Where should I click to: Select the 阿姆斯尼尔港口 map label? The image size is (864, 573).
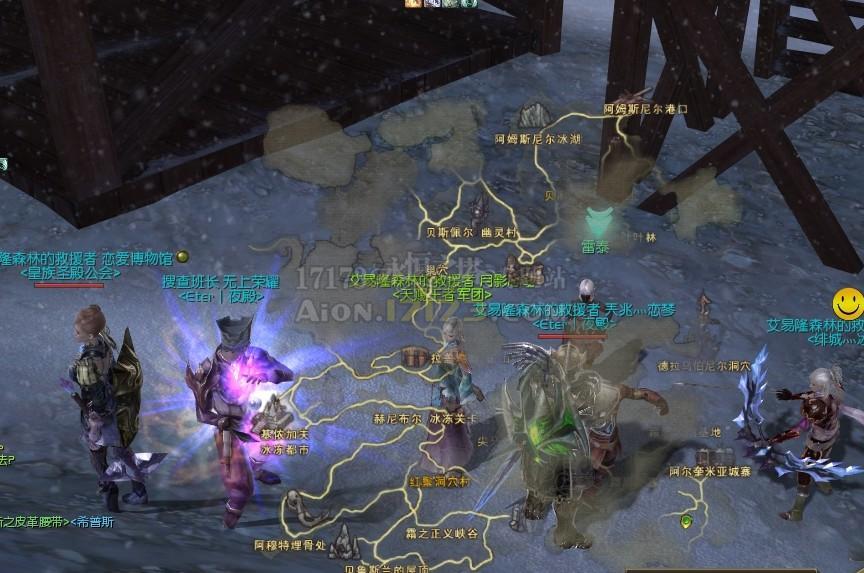pyautogui.click(x=646, y=108)
